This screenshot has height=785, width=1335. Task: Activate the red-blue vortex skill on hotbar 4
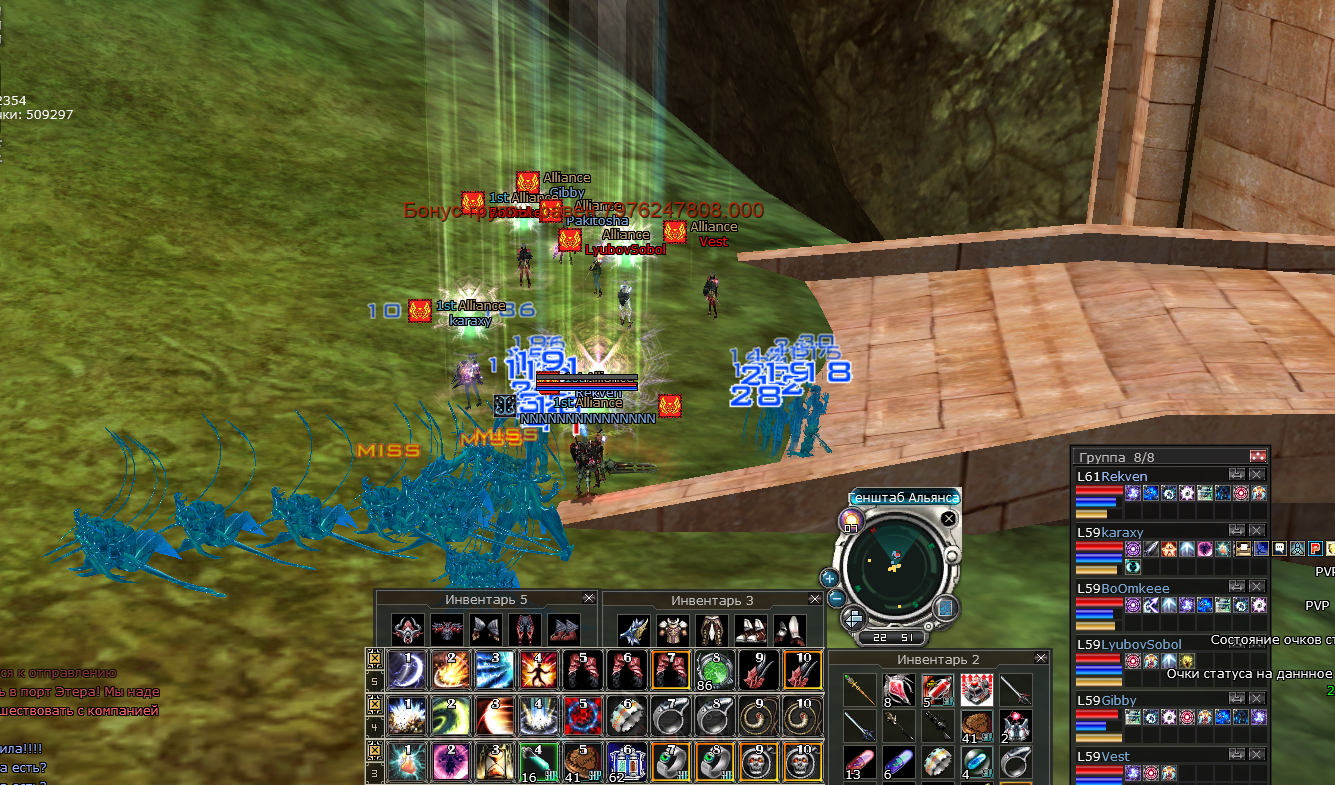coord(580,715)
